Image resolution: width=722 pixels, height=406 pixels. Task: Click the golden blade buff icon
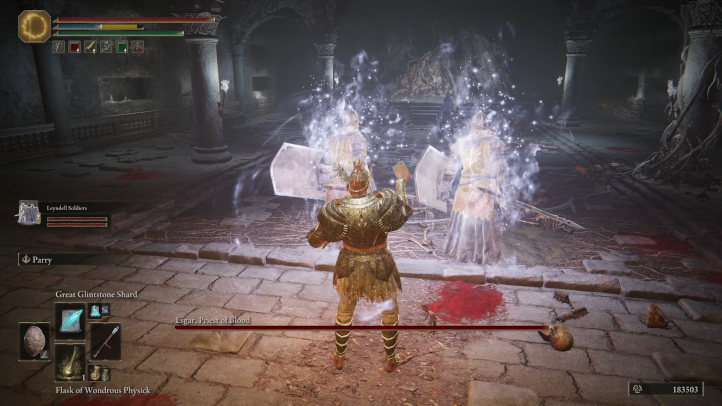click(90, 46)
